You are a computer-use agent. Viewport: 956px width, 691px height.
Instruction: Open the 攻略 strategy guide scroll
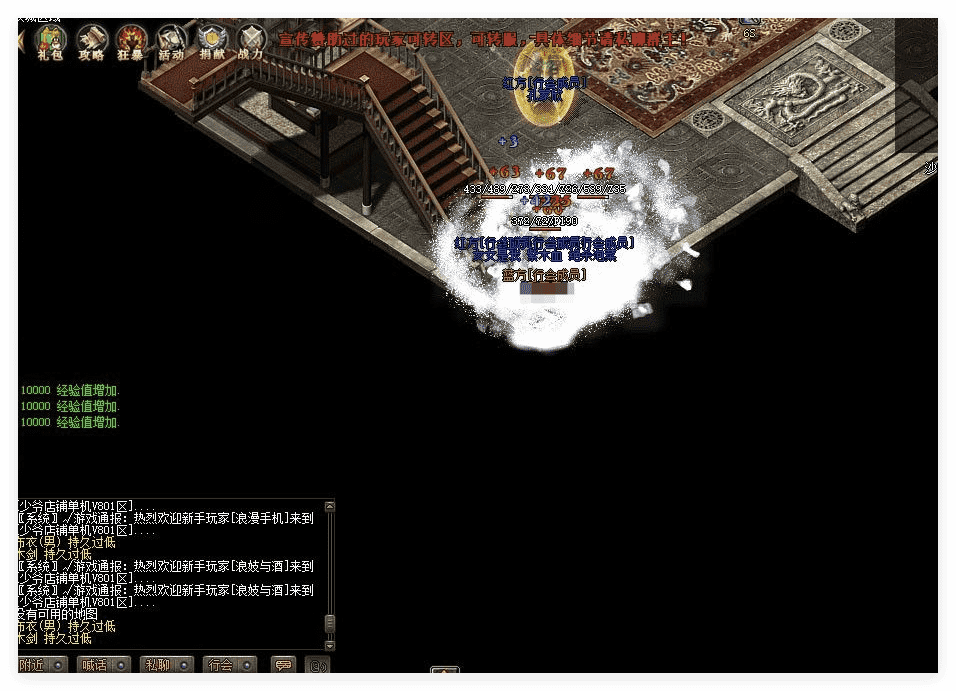tap(92, 40)
